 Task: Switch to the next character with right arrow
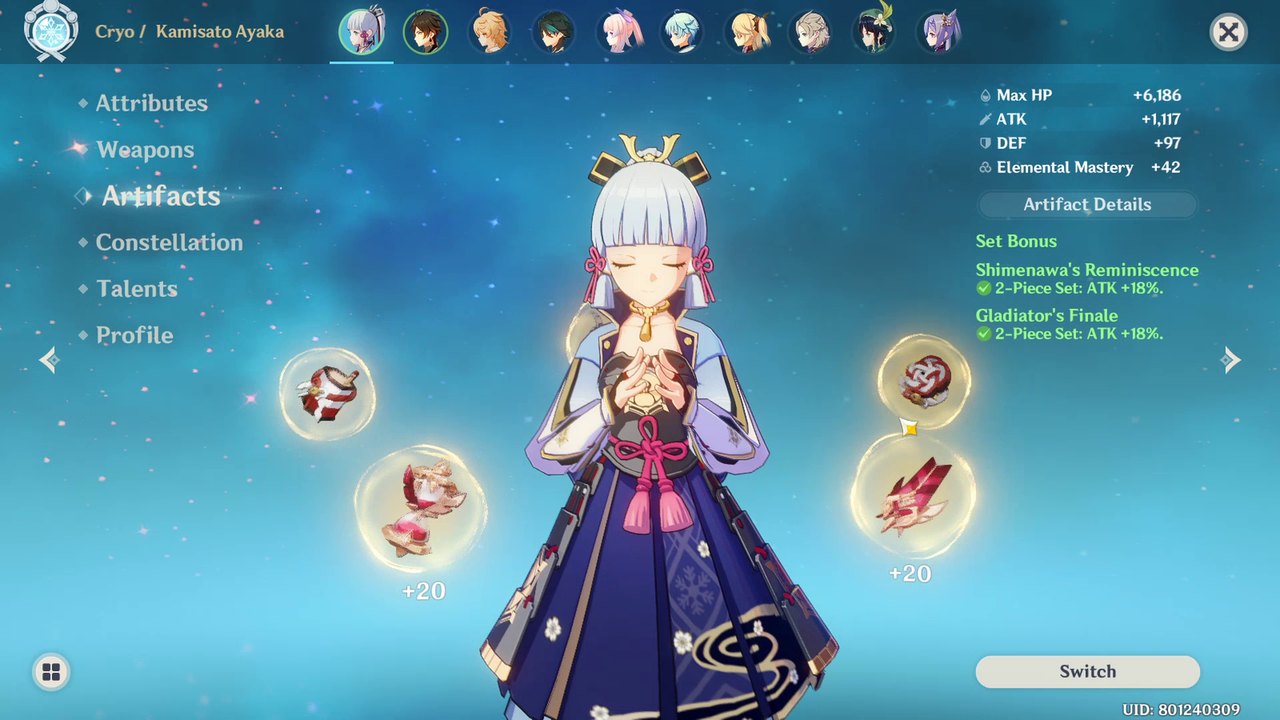click(1231, 360)
